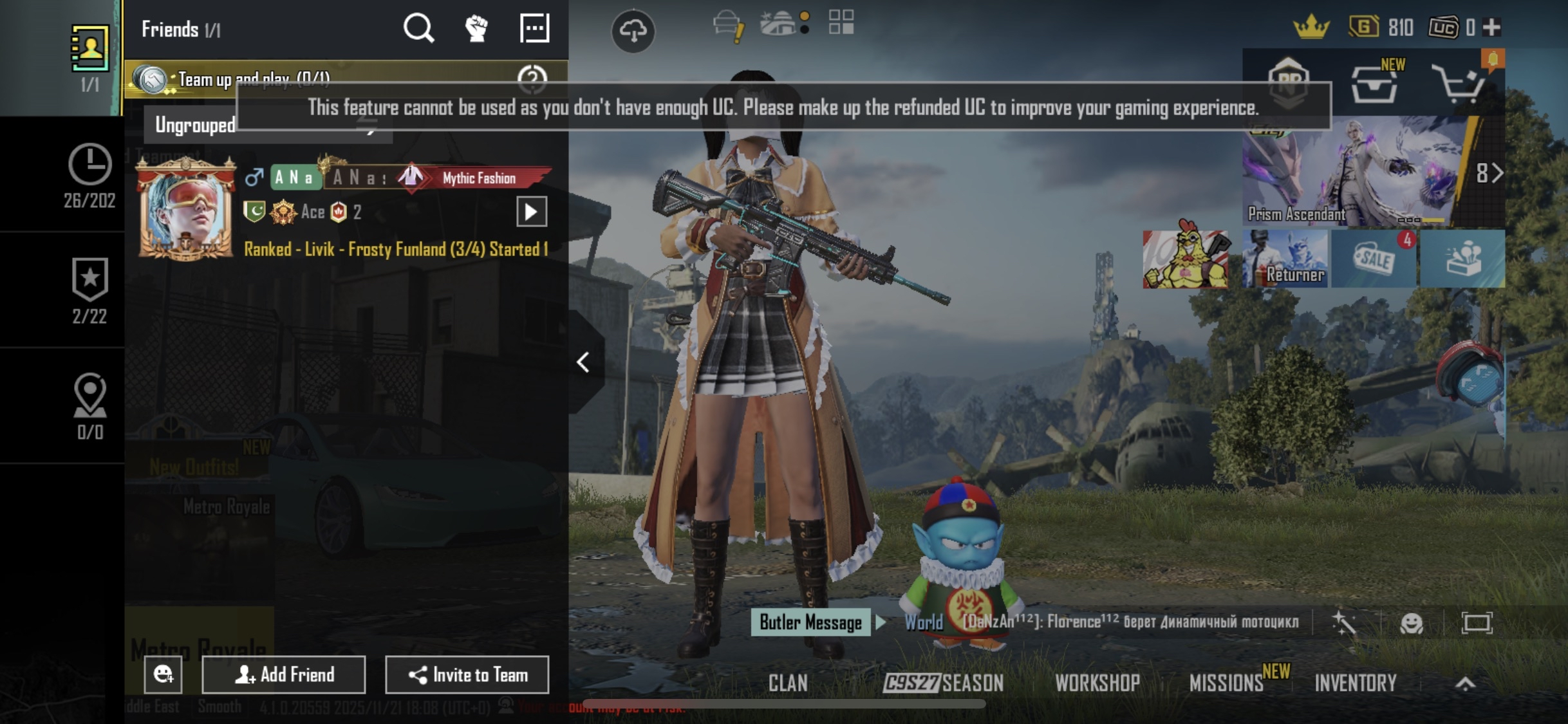Open the friend search magnifier
This screenshot has width=1568, height=724.
[x=418, y=28]
